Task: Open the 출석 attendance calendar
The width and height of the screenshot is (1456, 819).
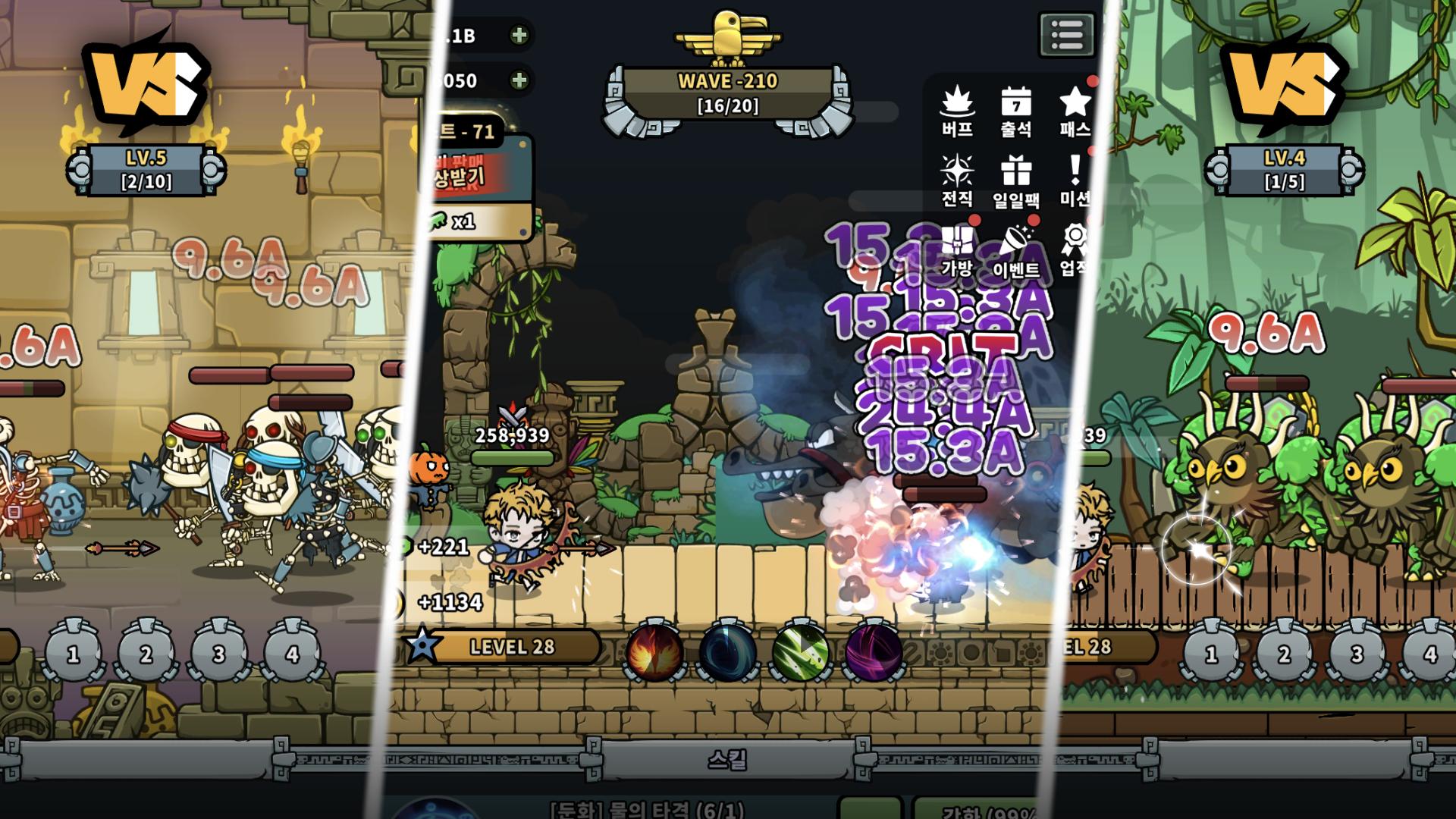Action: 1015,111
